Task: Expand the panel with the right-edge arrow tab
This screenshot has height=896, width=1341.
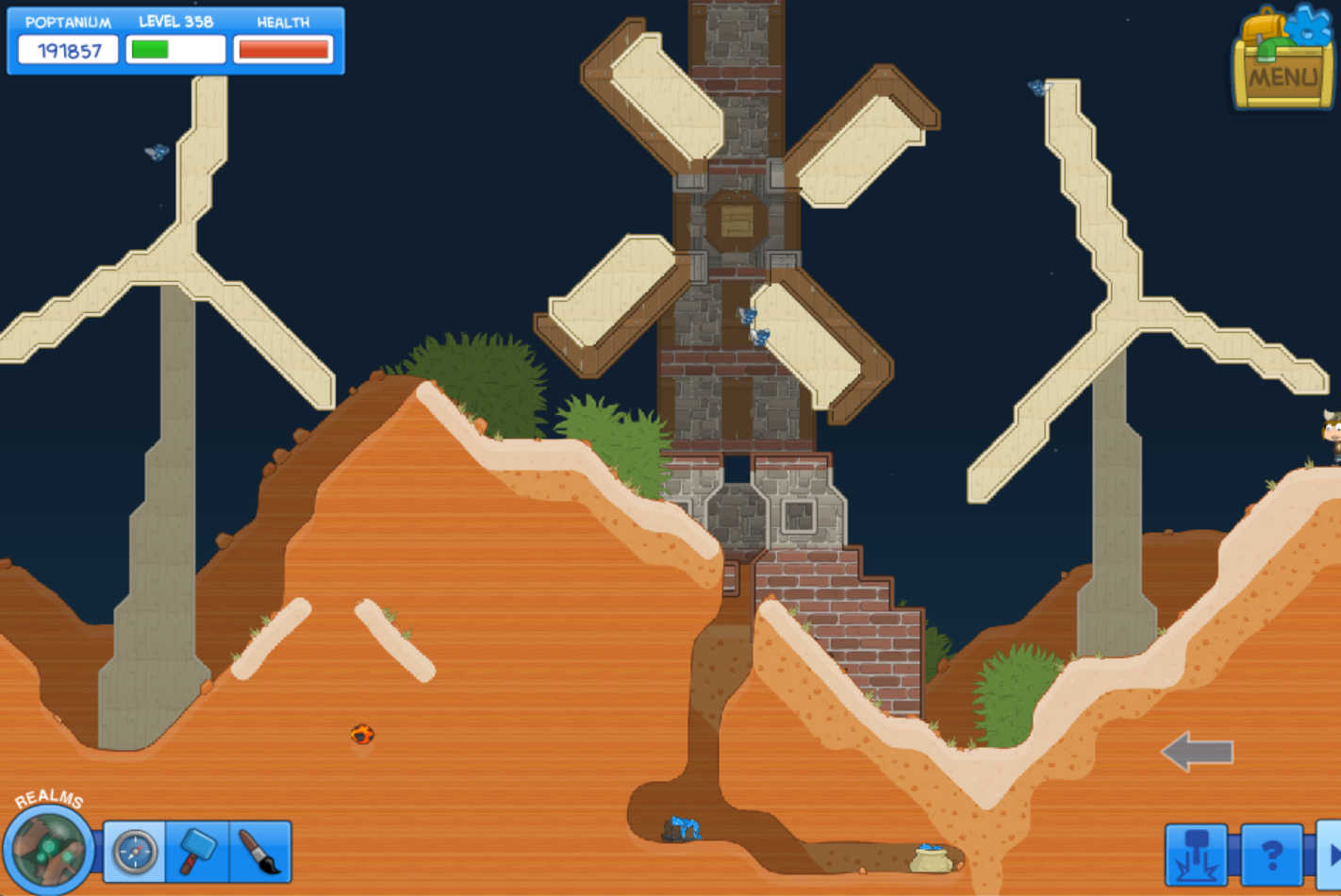Action: point(1331,855)
